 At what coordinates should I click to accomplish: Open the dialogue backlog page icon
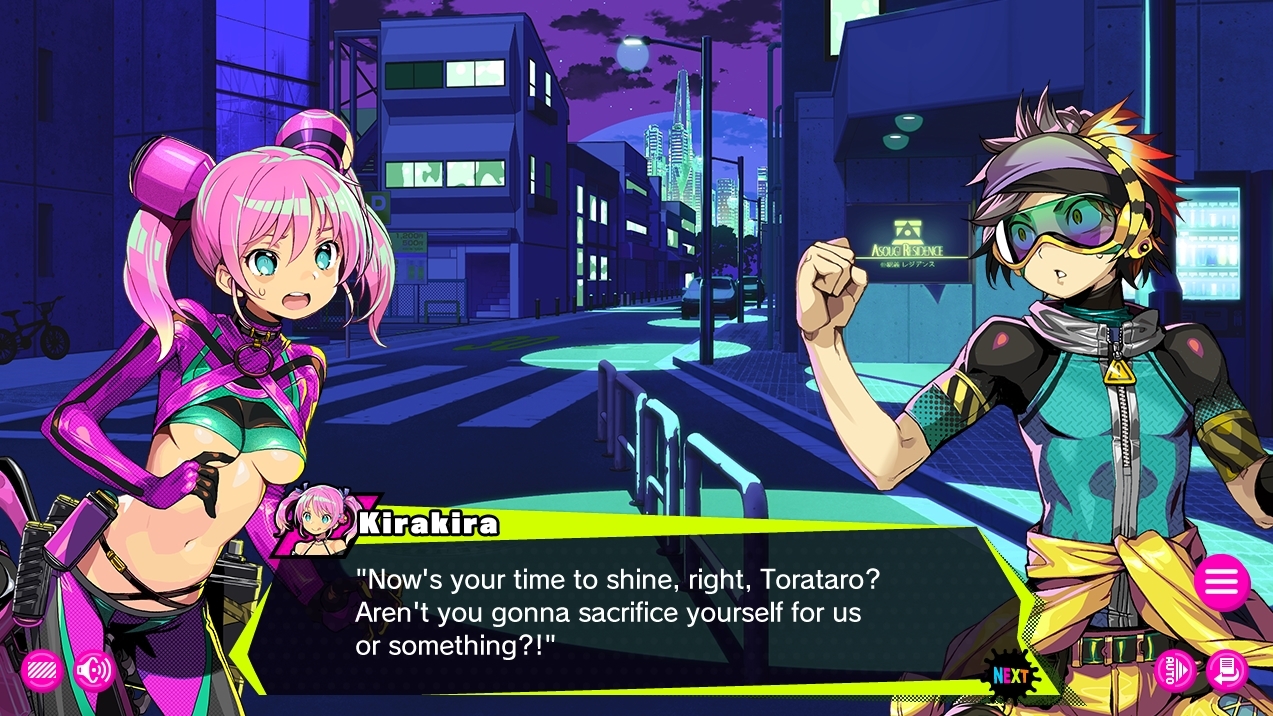point(1226,671)
